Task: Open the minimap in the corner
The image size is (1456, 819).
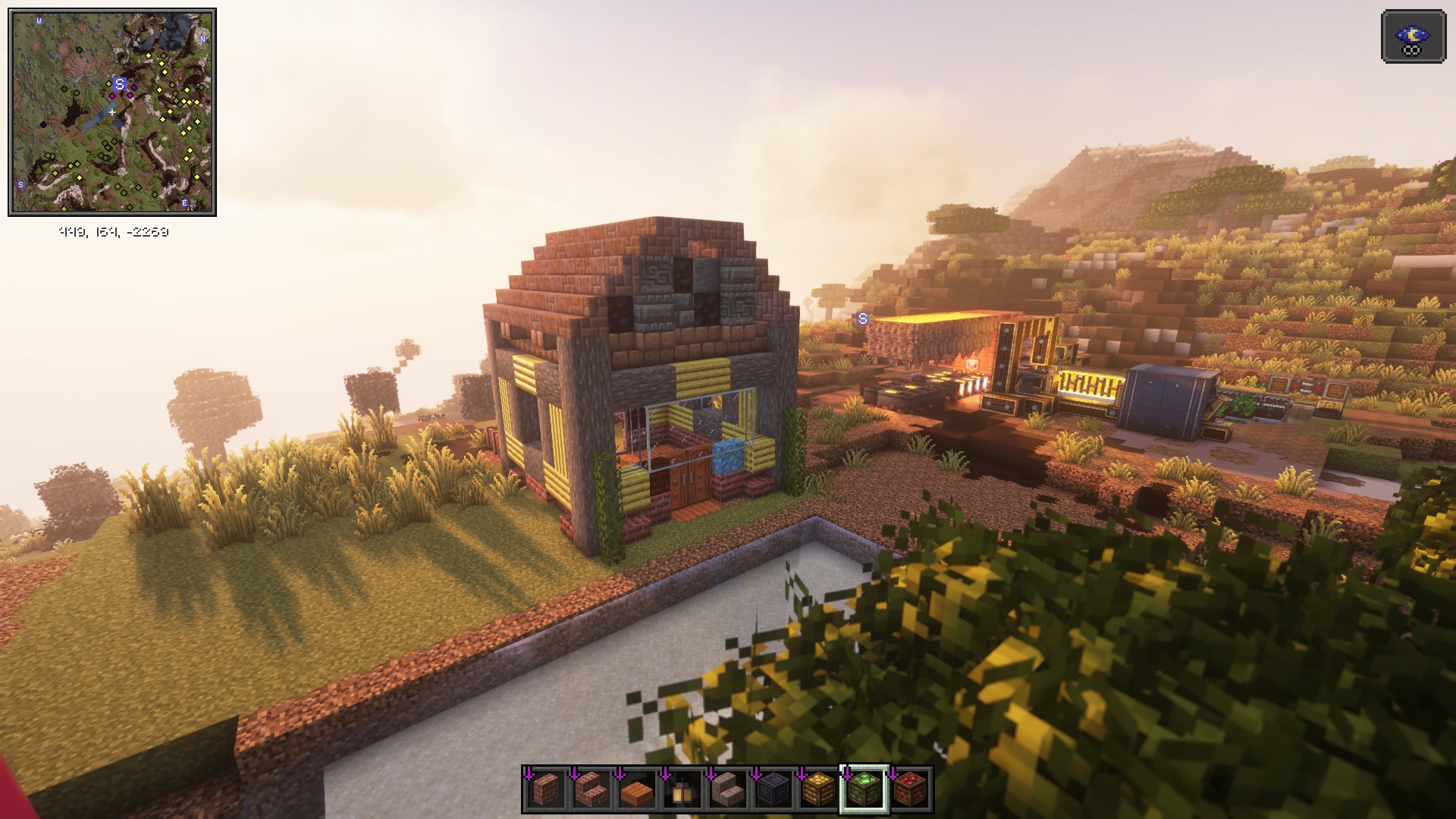Action: (x=112, y=112)
